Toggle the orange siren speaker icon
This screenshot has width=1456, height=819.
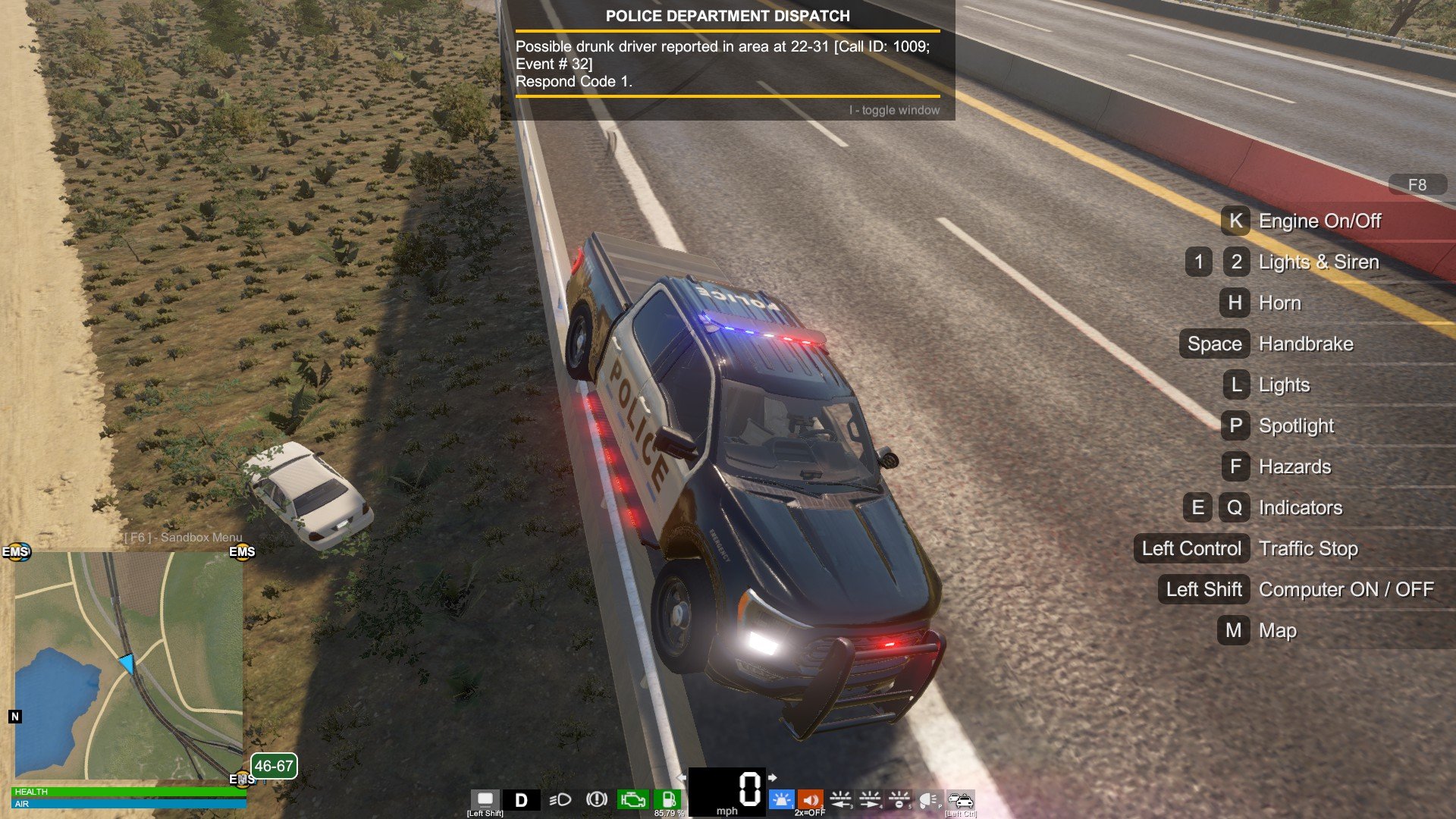[x=810, y=799]
